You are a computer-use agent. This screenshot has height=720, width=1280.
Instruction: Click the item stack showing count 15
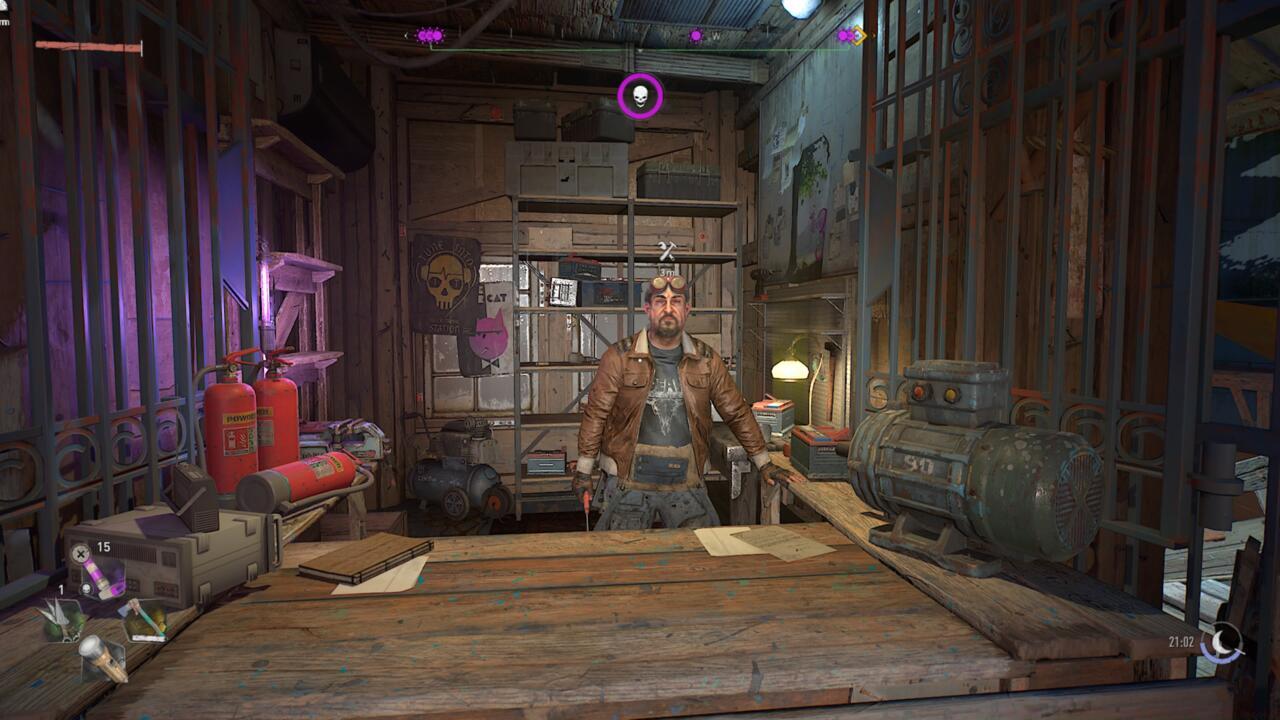click(x=102, y=546)
